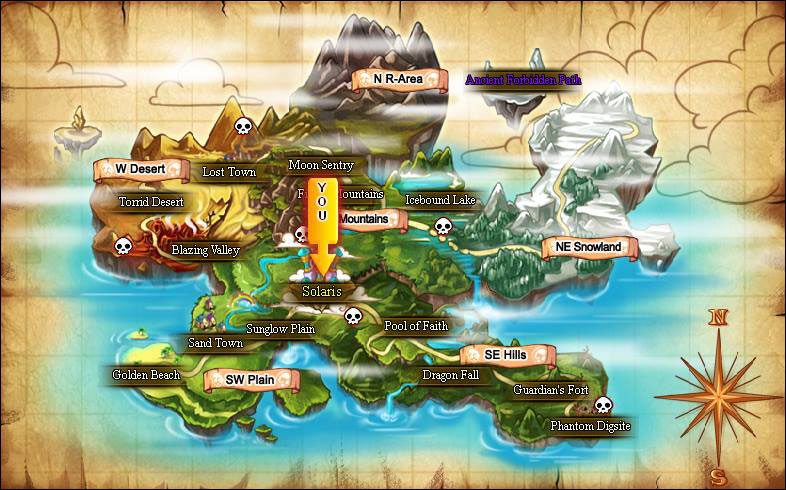The image size is (786, 490).
Task: Select the Phantom Digsite location
Action: click(591, 426)
